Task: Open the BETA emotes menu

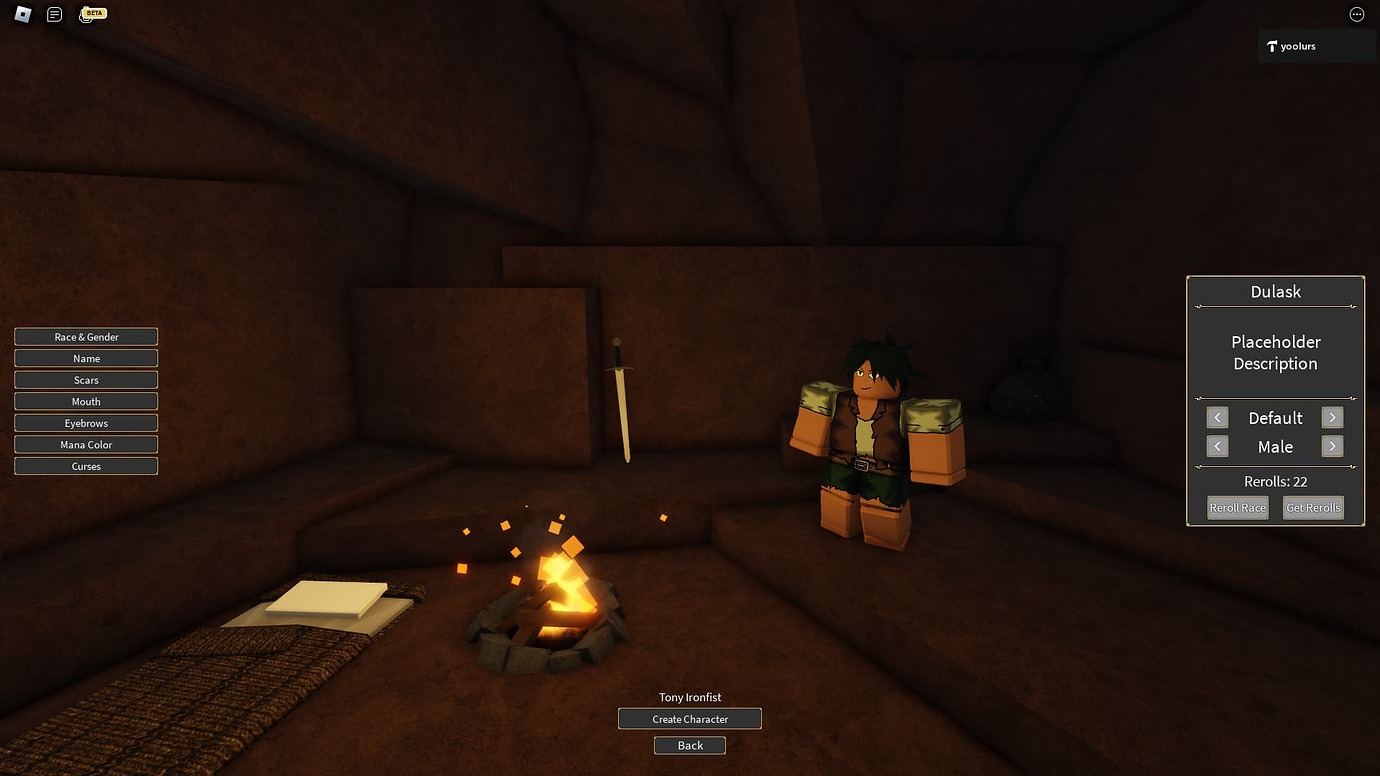Action: tap(92, 14)
